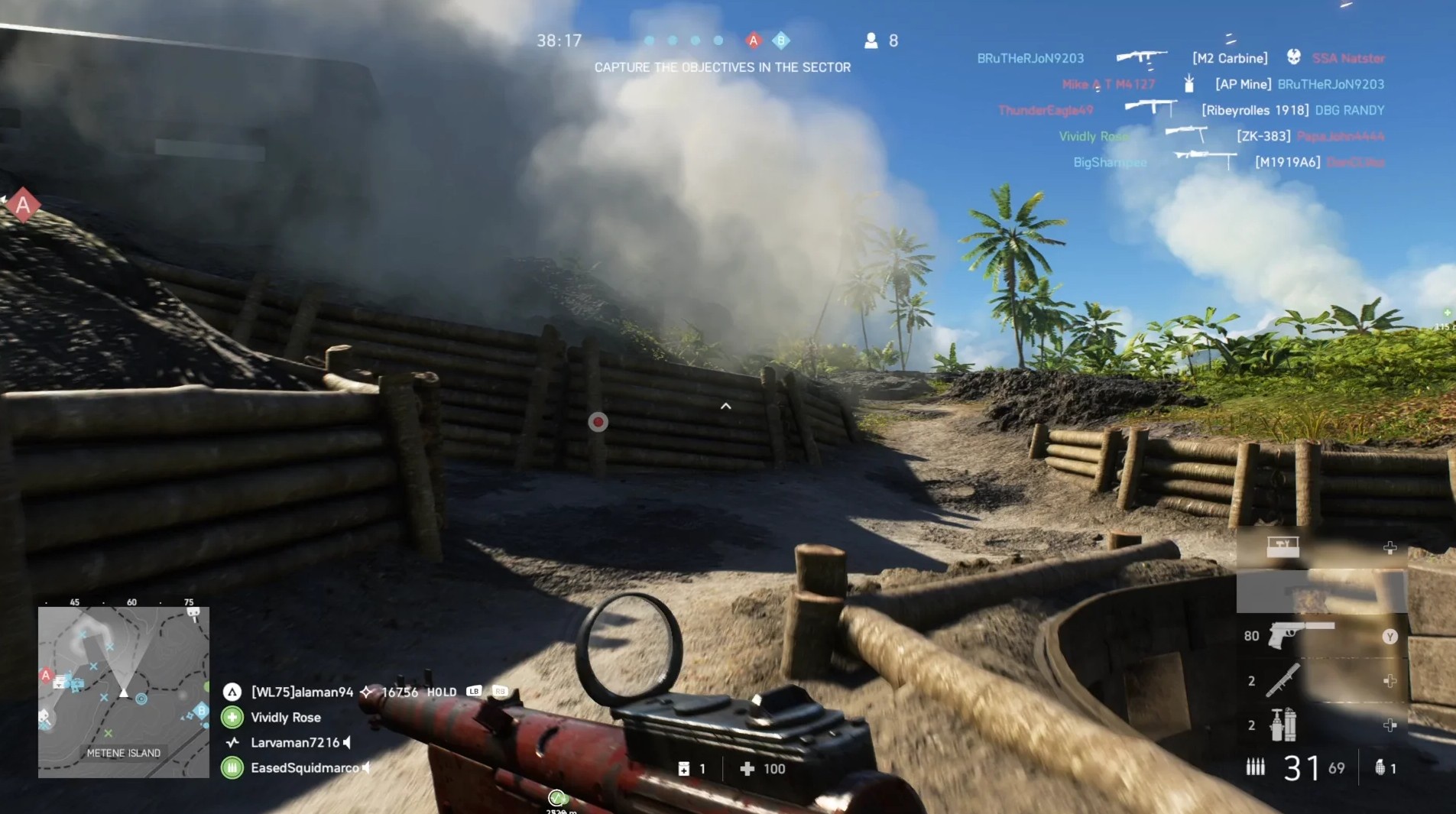Click the player count icon at top
The height and width of the screenshot is (814, 1456).
(871, 41)
